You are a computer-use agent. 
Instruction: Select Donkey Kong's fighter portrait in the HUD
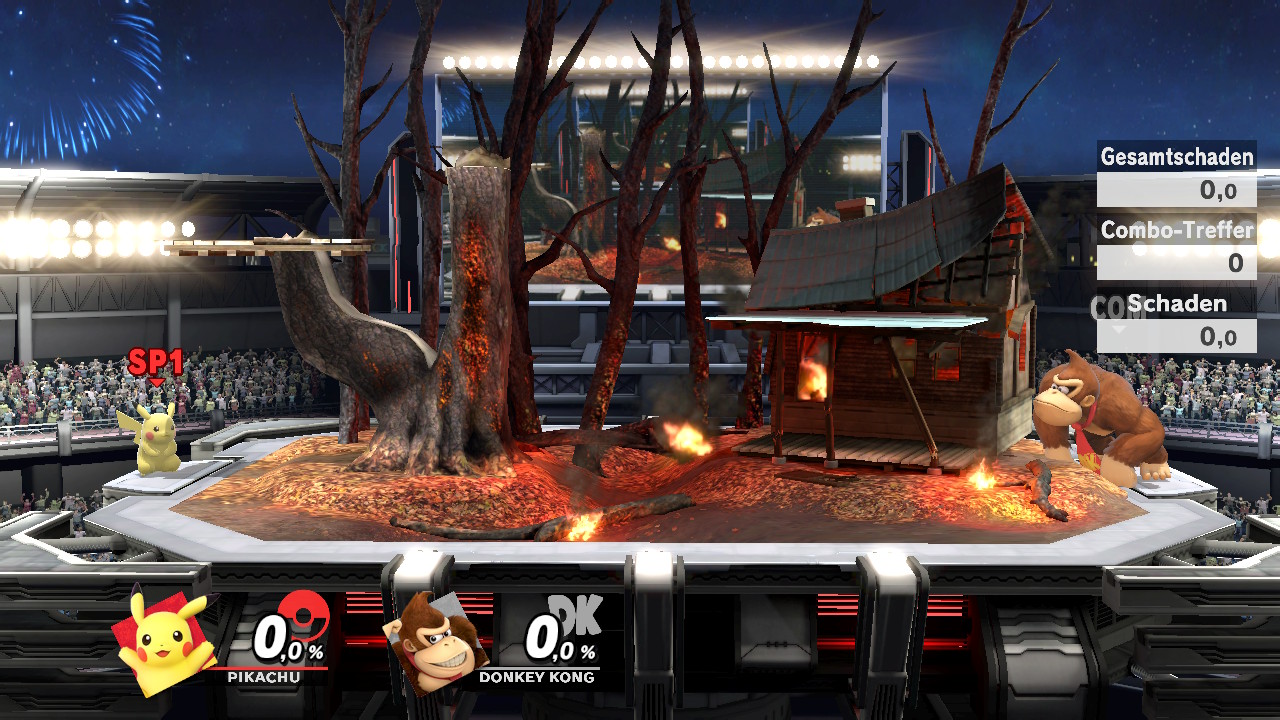tap(436, 640)
